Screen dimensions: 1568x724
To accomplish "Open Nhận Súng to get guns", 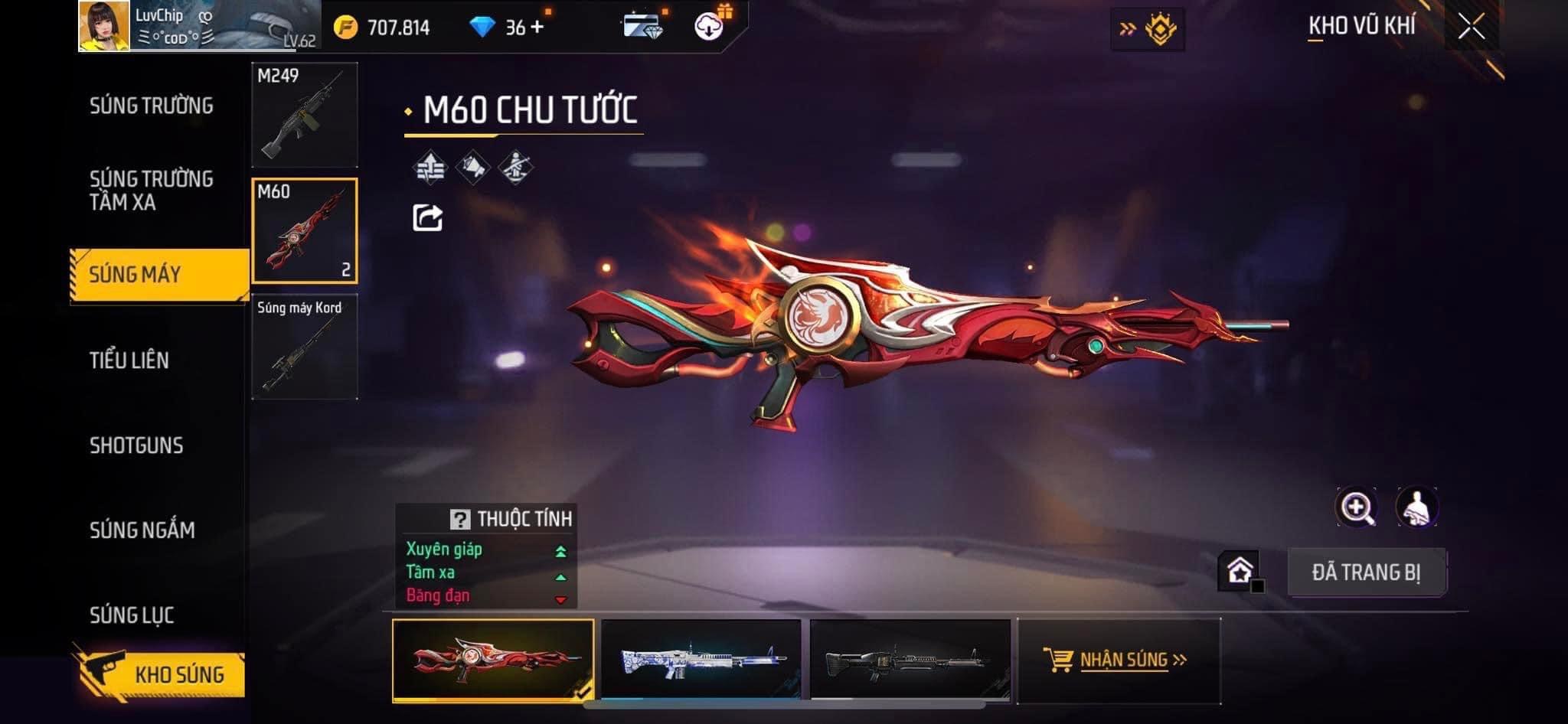I will tap(1116, 660).
